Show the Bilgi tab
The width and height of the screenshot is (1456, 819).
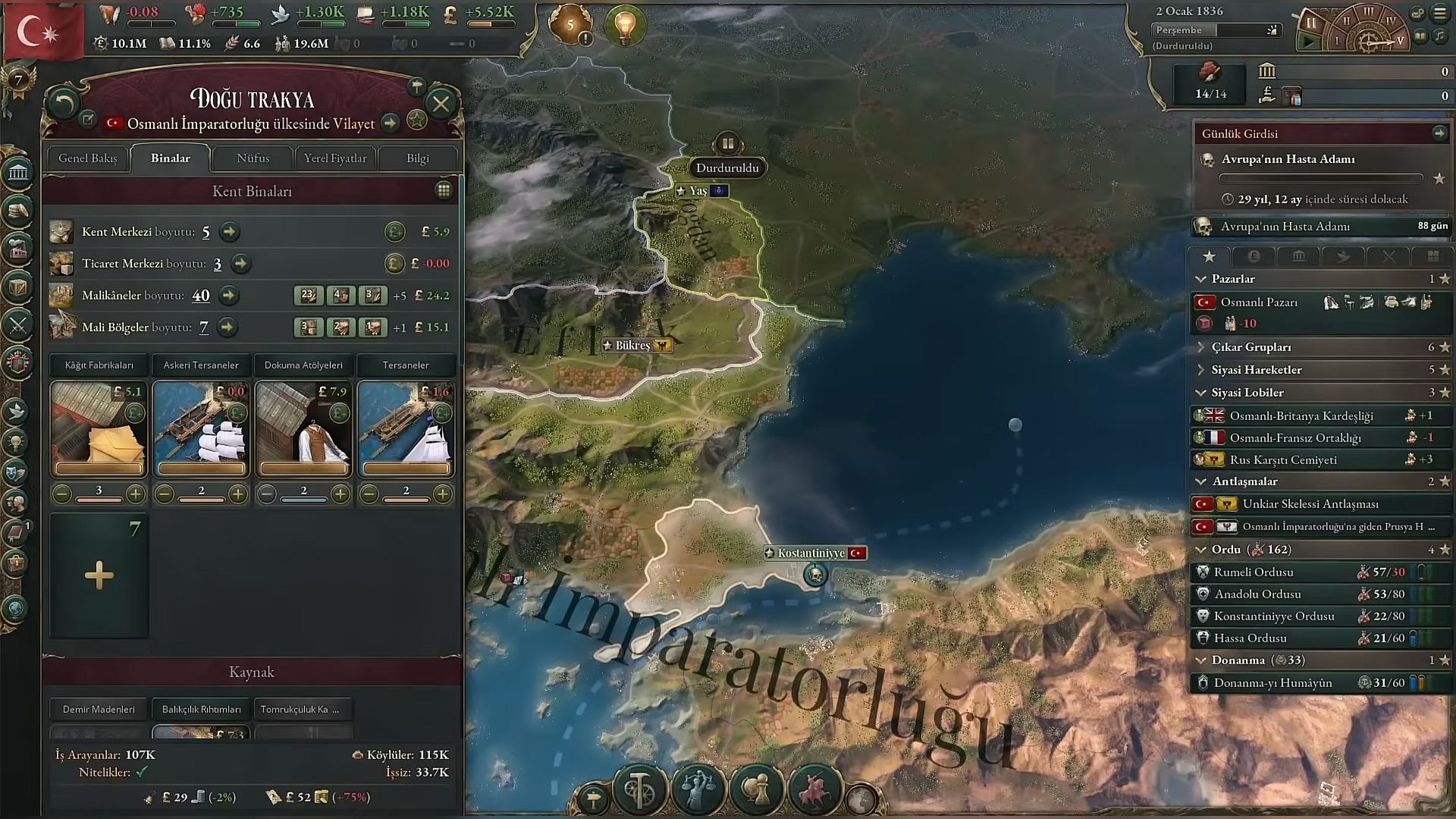(x=417, y=158)
